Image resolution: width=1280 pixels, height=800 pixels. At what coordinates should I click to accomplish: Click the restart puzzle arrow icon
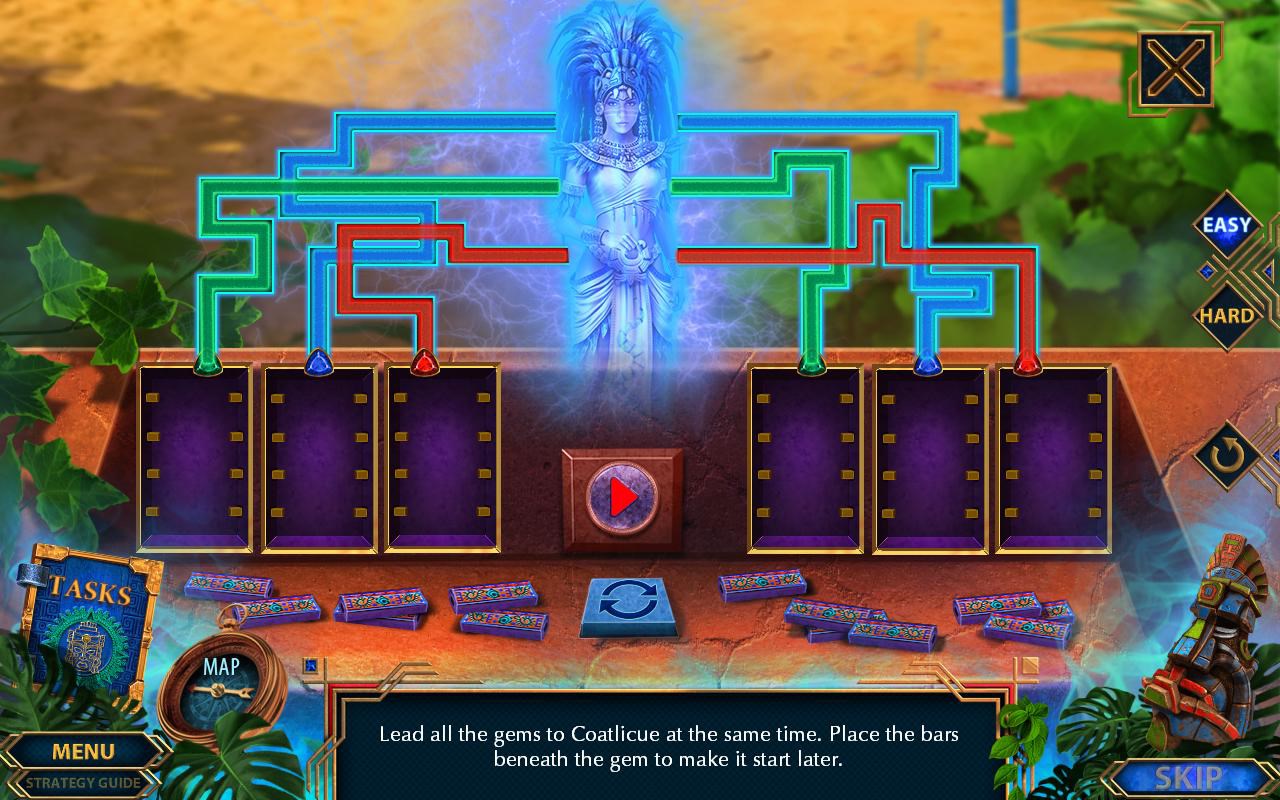(x=1228, y=454)
